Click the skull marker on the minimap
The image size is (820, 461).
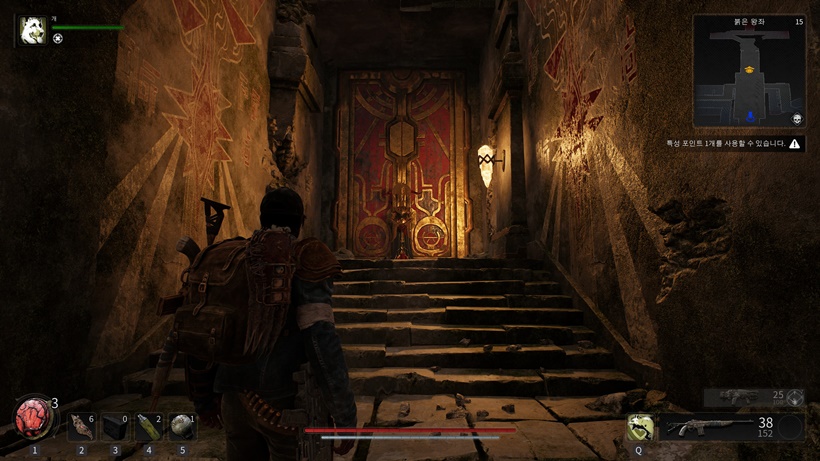pos(797,119)
